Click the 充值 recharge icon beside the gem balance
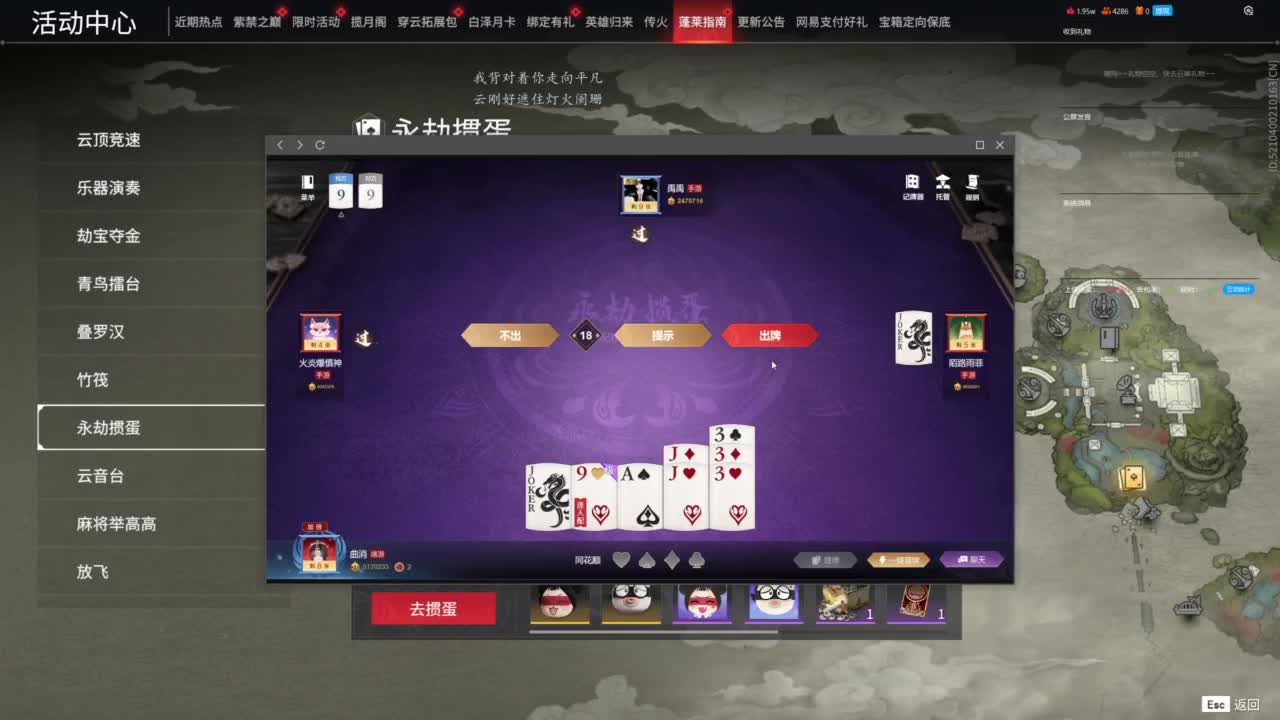This screenshot has width=1280, height=720. point(1162,13)
